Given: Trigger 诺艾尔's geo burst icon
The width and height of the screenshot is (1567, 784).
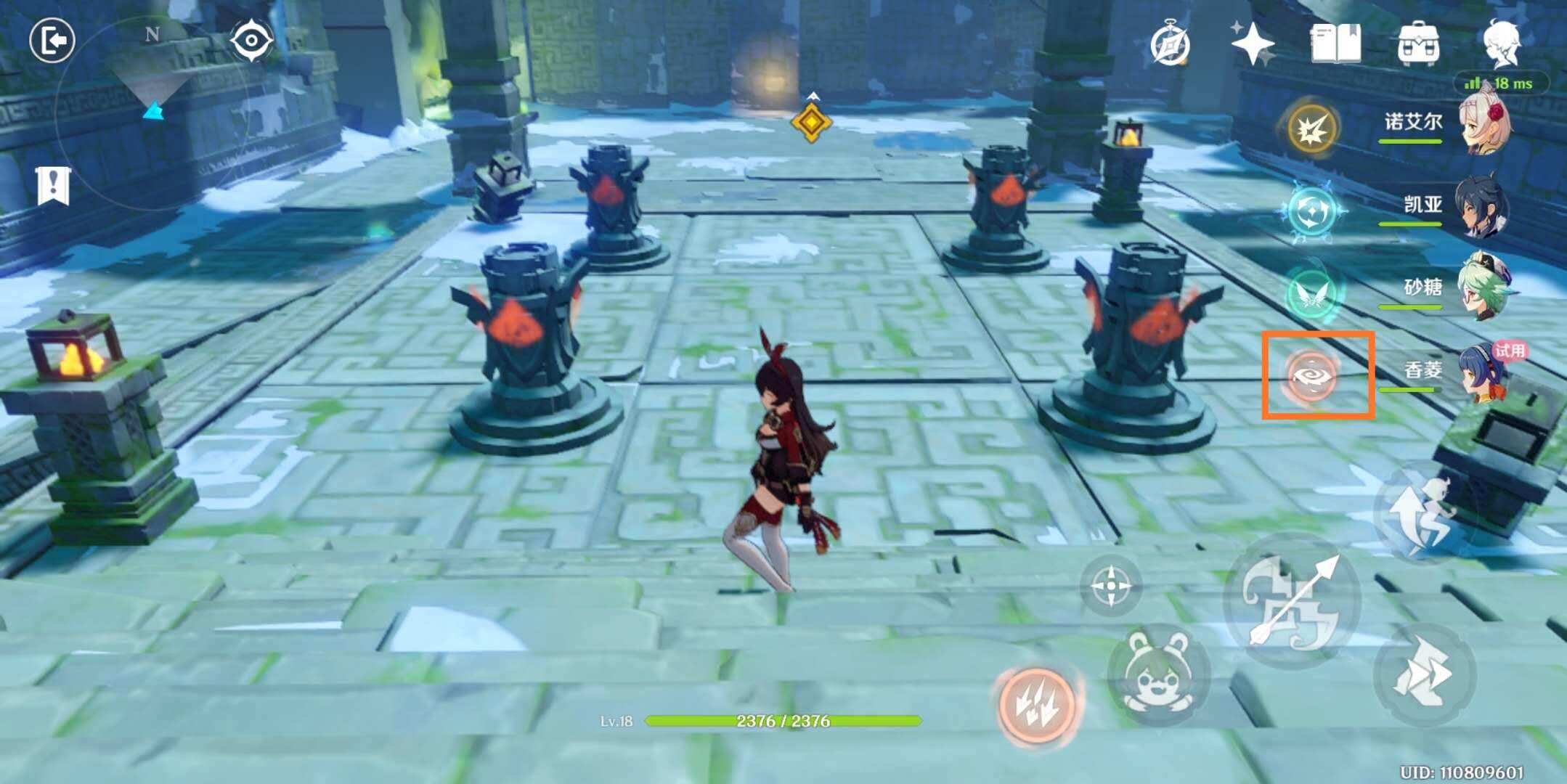Looking at the screenshot, I should pyautogui.click(x=1312, y=128).
